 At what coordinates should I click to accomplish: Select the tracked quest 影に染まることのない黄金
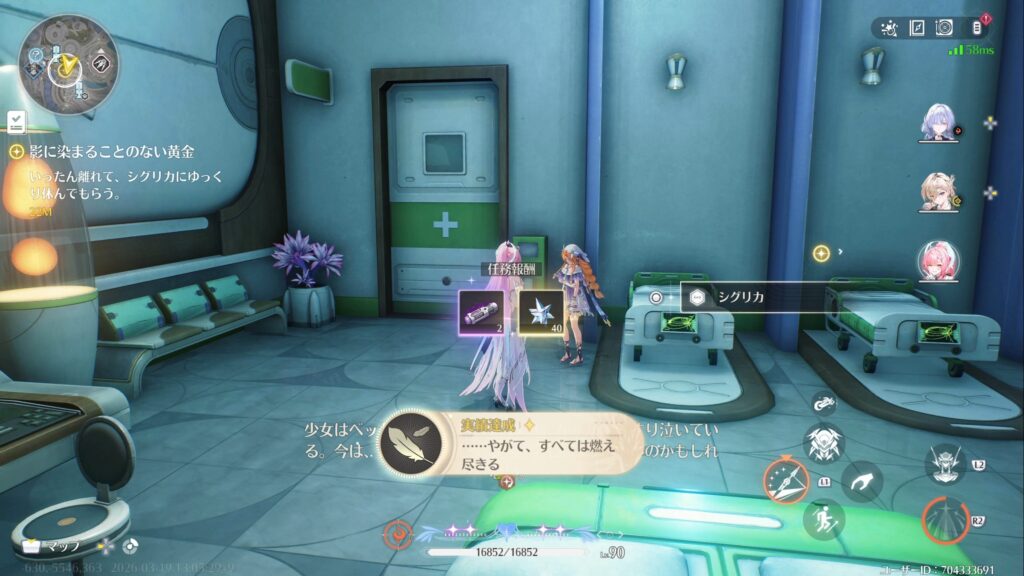tap(110, 152)
